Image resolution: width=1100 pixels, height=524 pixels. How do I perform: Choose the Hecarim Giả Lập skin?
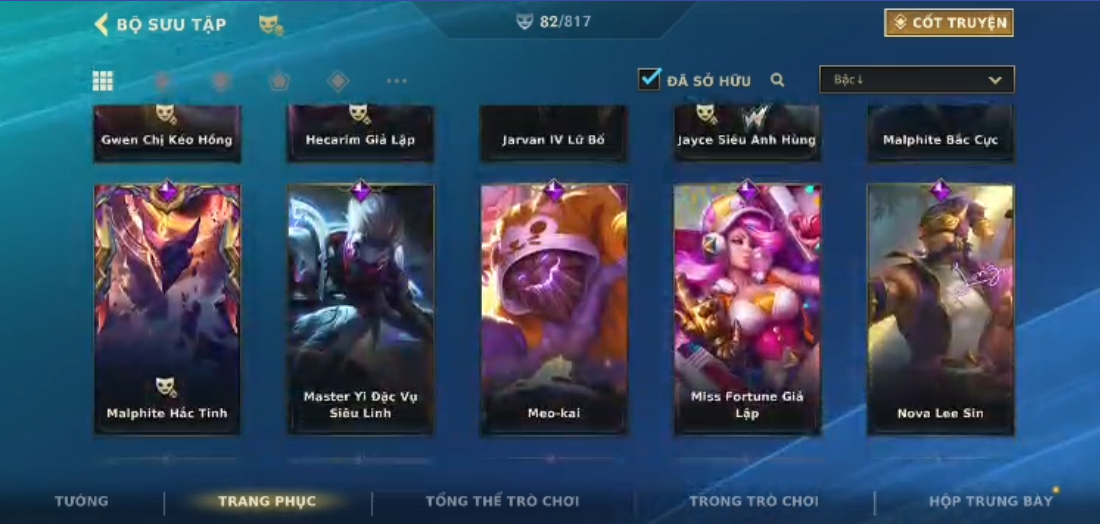coord(361,133)
